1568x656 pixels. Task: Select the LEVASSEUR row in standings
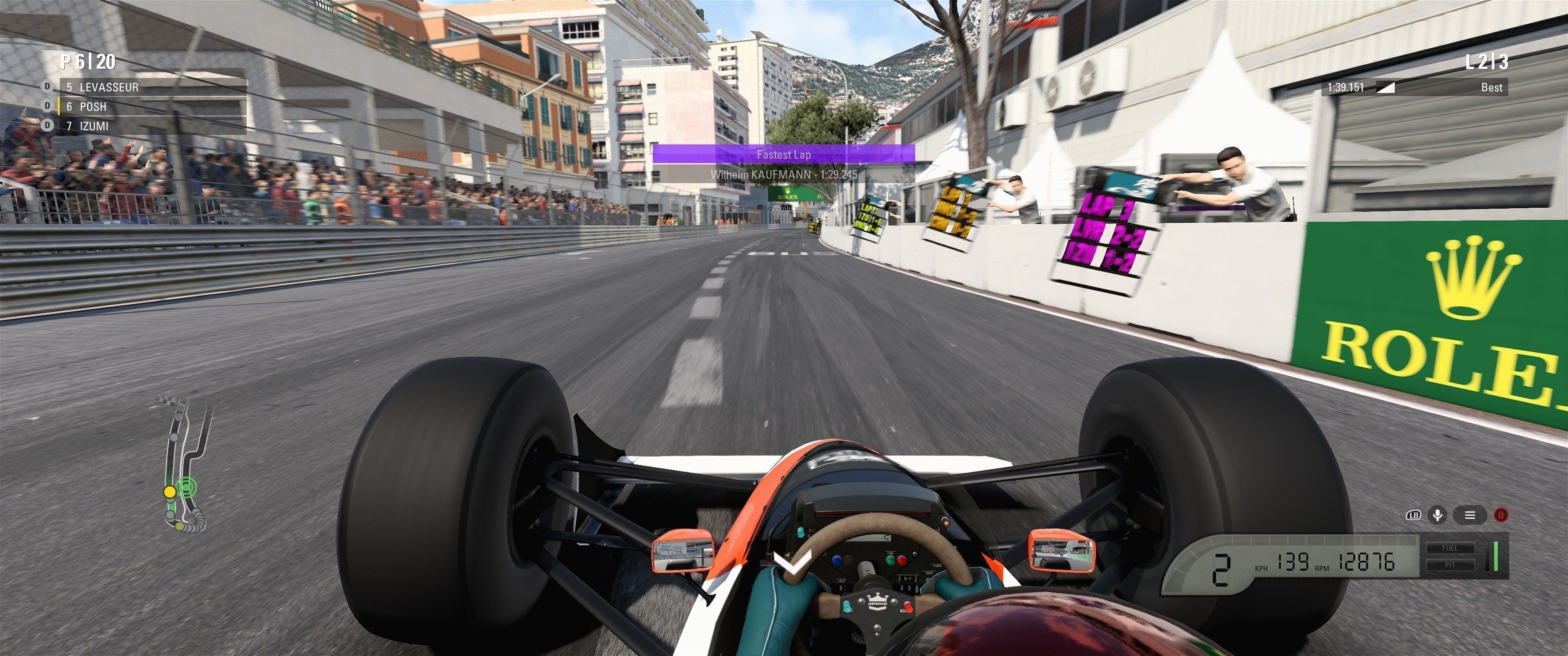tap(152, 87)
